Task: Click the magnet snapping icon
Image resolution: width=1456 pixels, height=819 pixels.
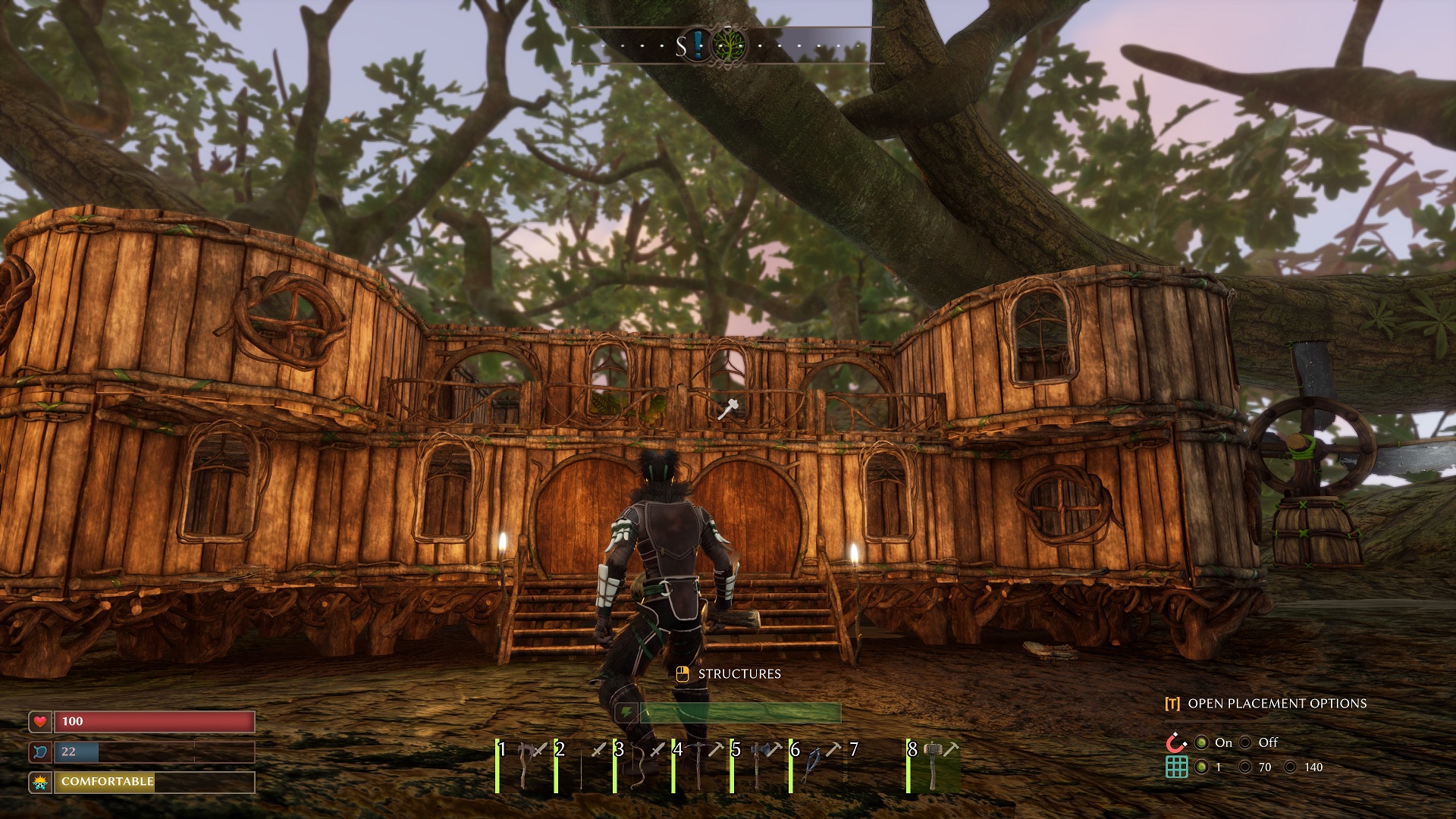Action: click(x=1176, y=742)
